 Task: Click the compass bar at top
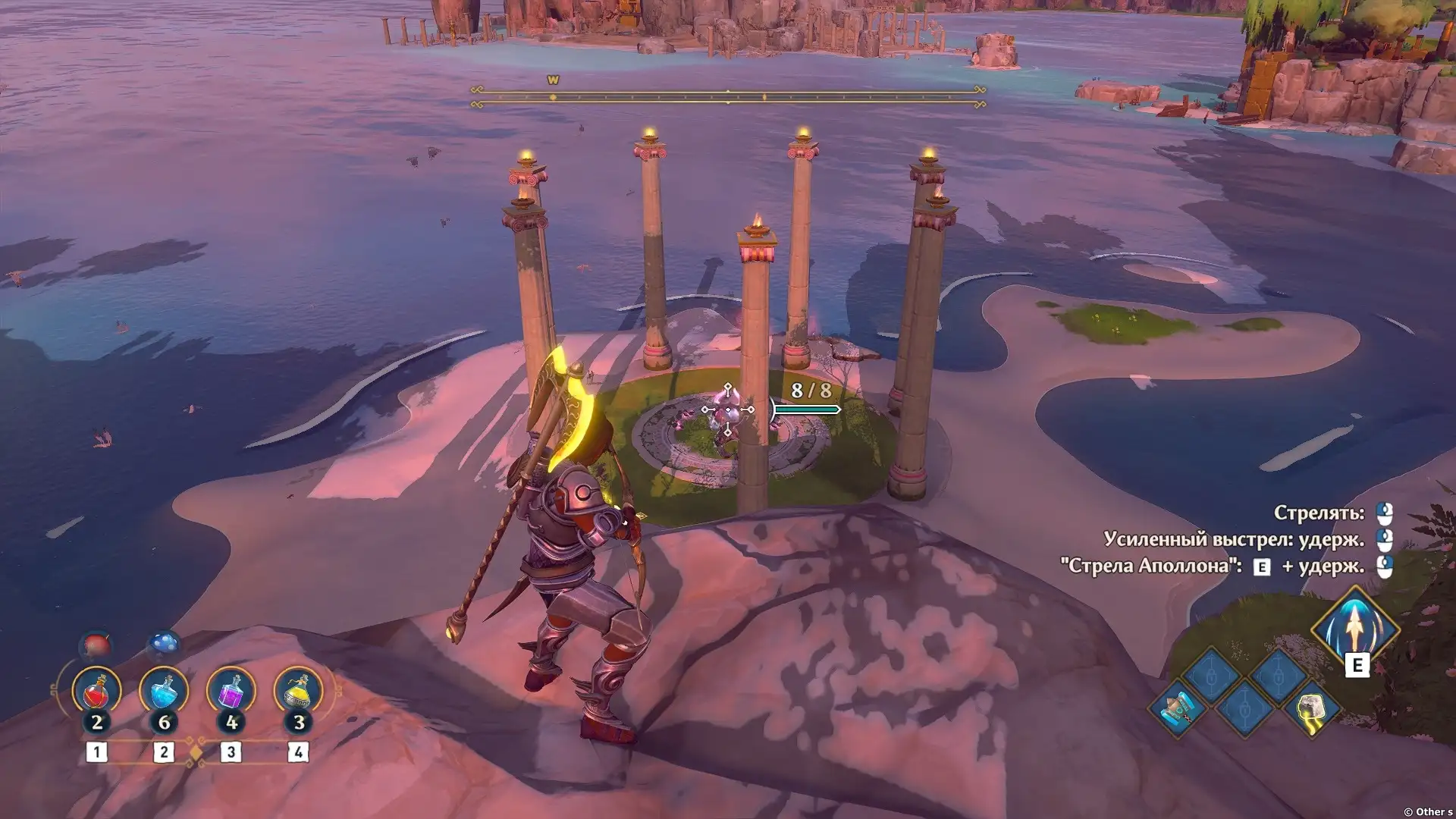click(728, 96)
